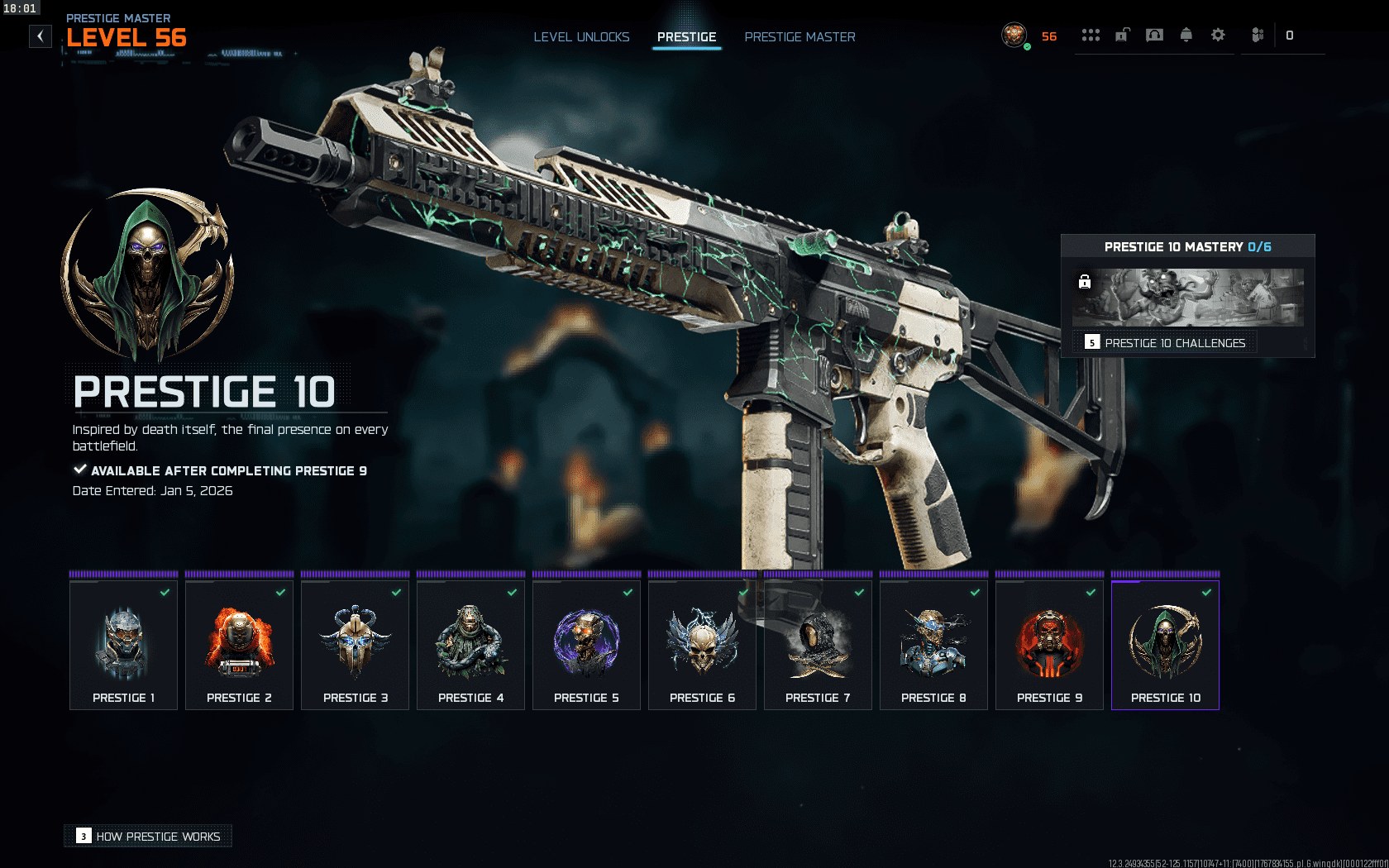Open the headset voice chat icon

[x=1154, y=36]
